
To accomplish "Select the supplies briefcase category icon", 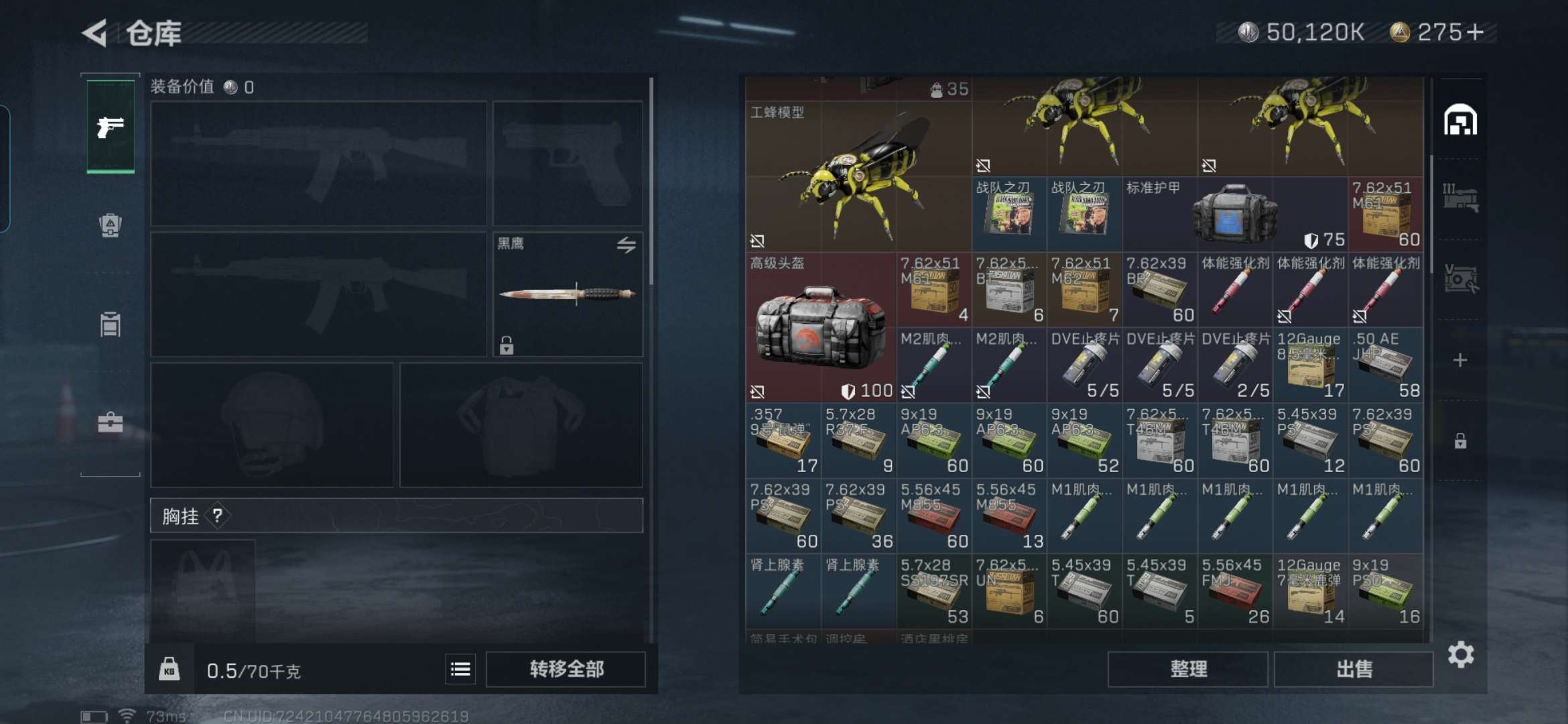I will [x=111, y=422].
